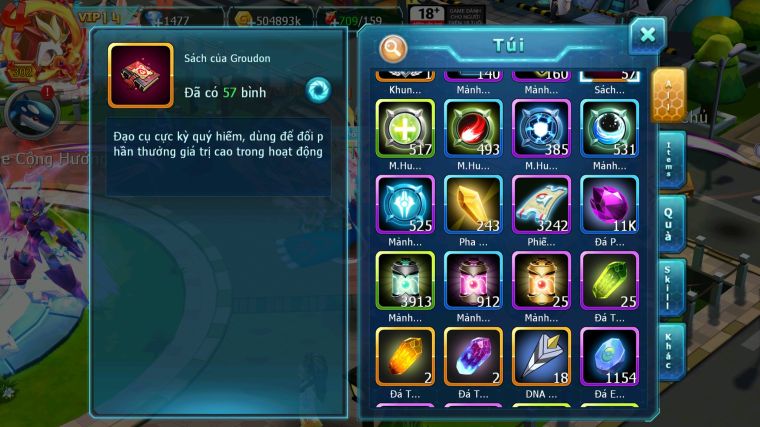Select the green cross item with 517
The image size is (760, 427).
(404, 128)
